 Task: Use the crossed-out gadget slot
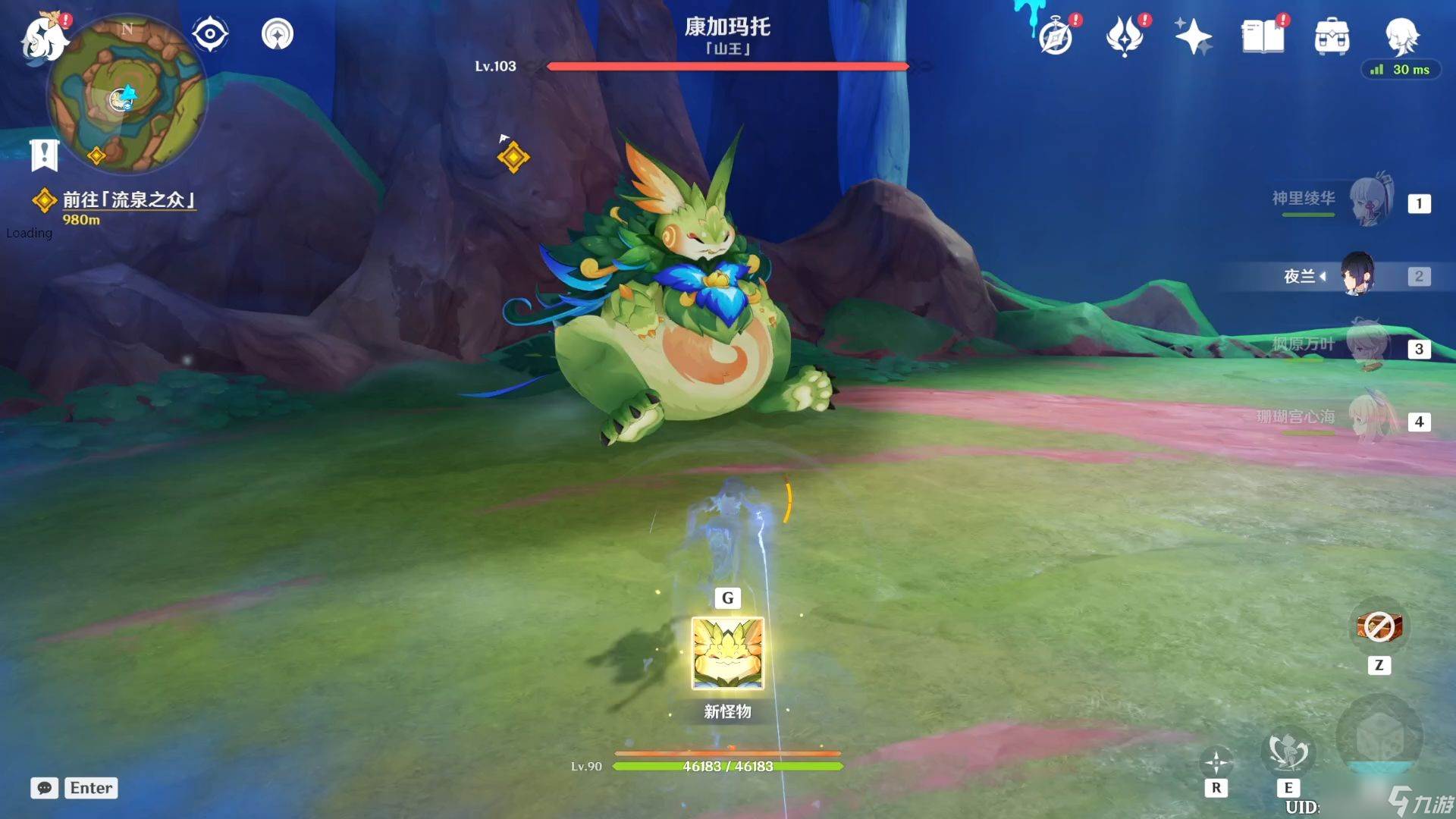pyautogui.click(x=1379, y=627)
